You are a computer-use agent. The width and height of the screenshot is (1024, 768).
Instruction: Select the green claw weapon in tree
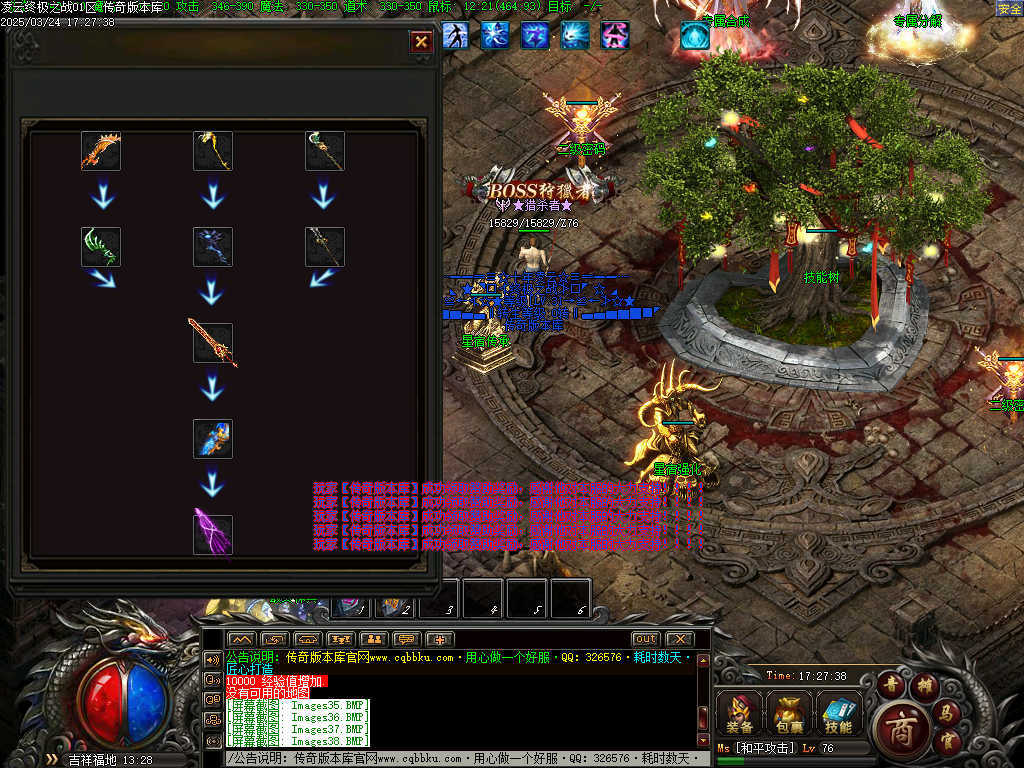[x=101, y=247]
